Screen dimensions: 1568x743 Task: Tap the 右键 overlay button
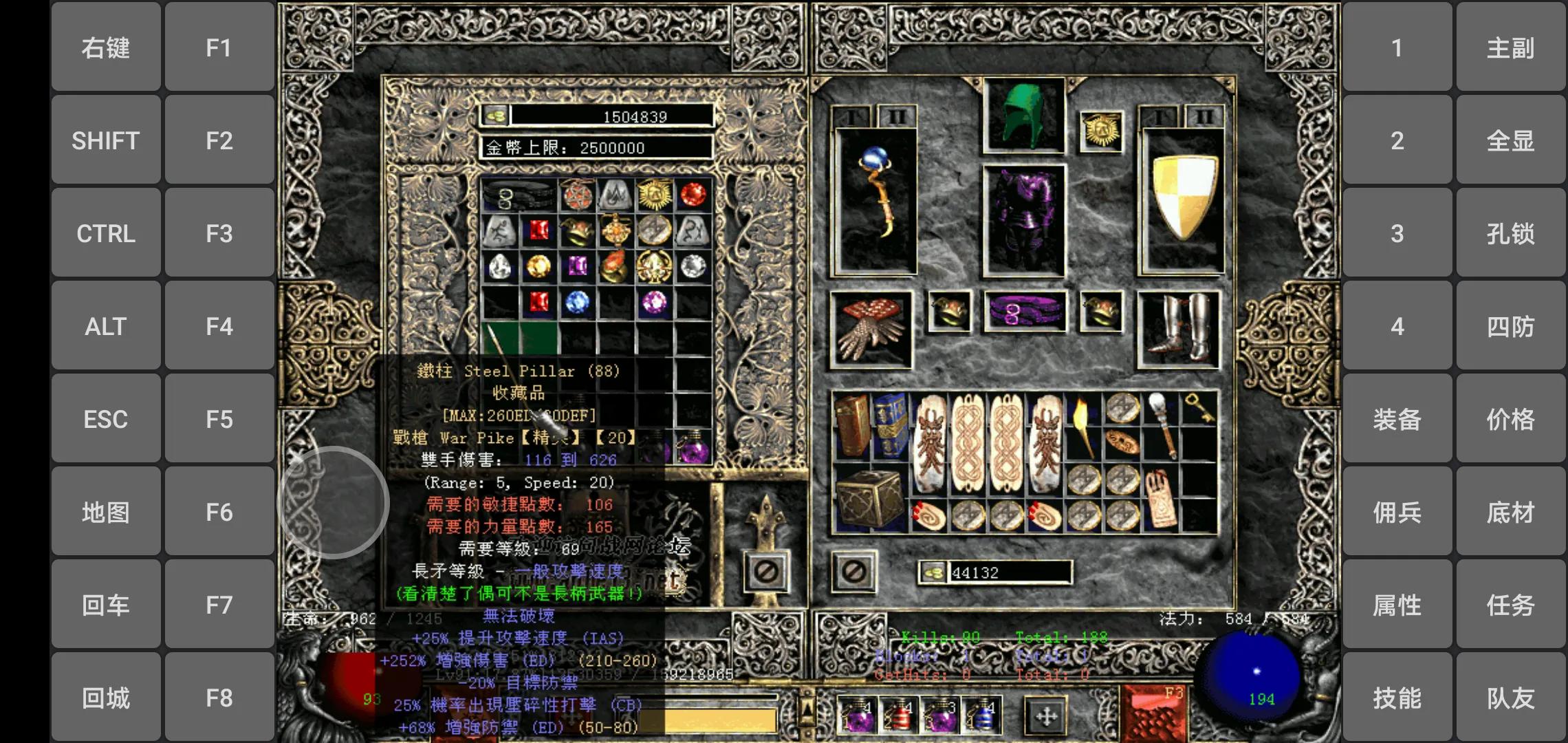(x=106, y=48)
